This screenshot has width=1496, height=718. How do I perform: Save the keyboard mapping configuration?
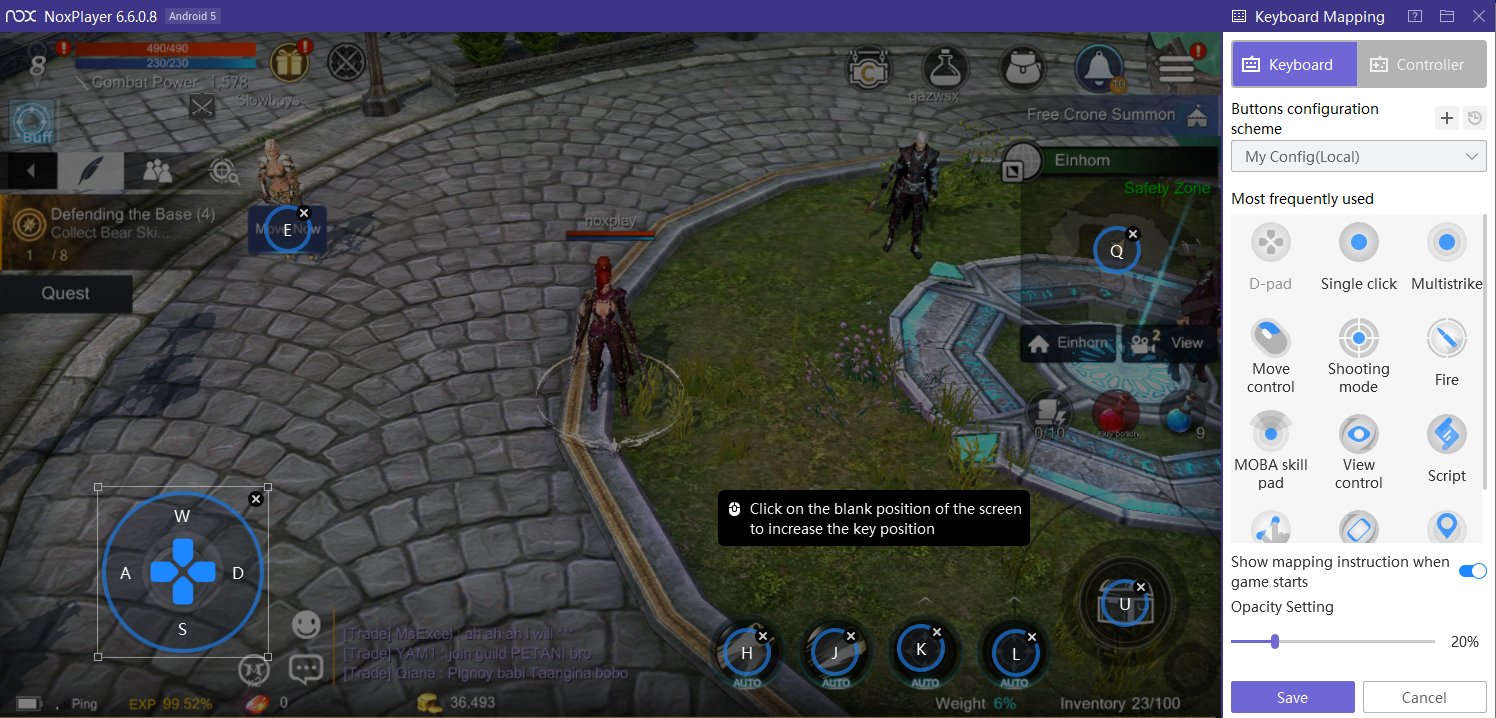(1292, 697)
